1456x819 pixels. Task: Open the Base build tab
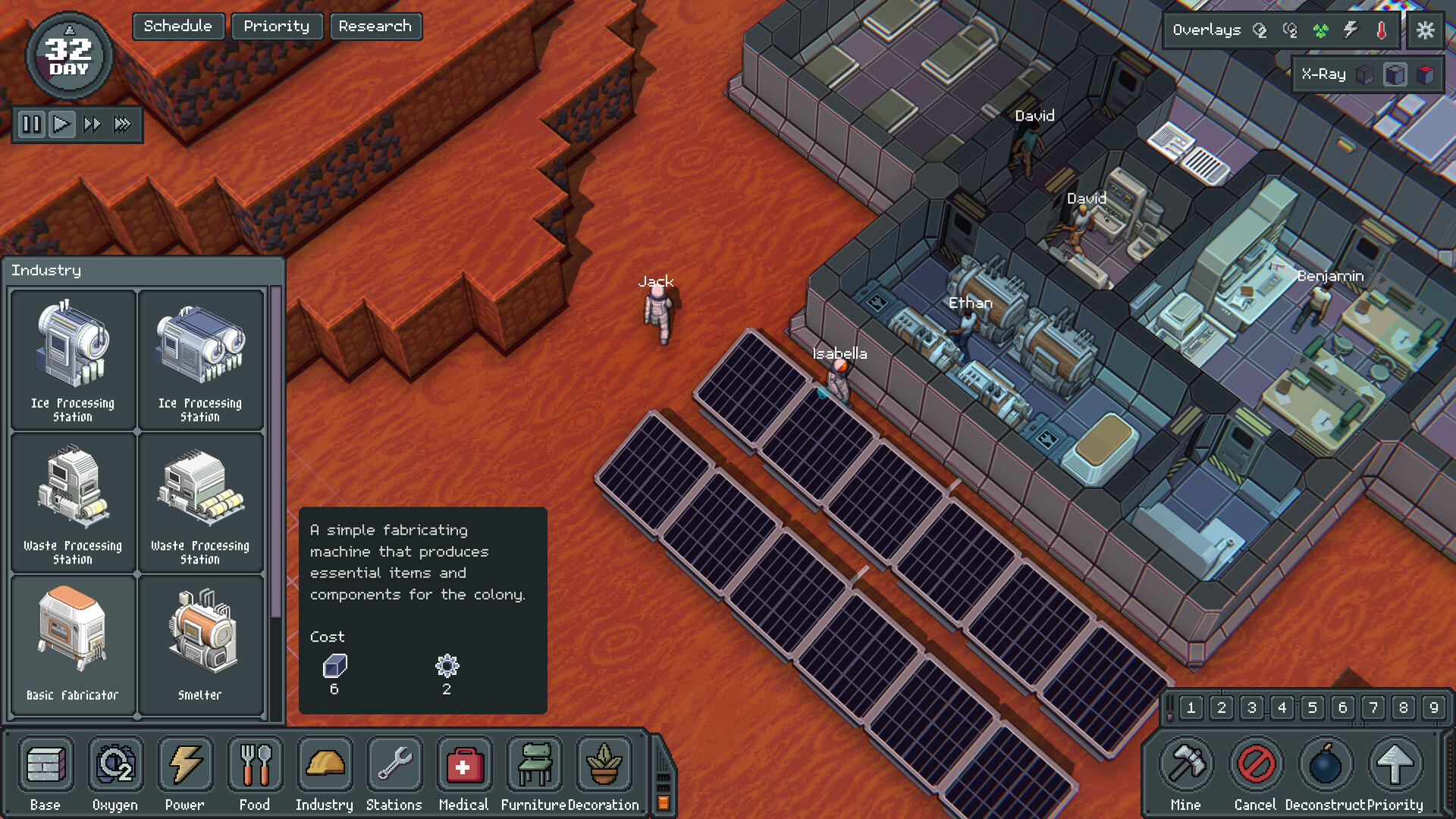pyautogui.click(x=45, y=766)
